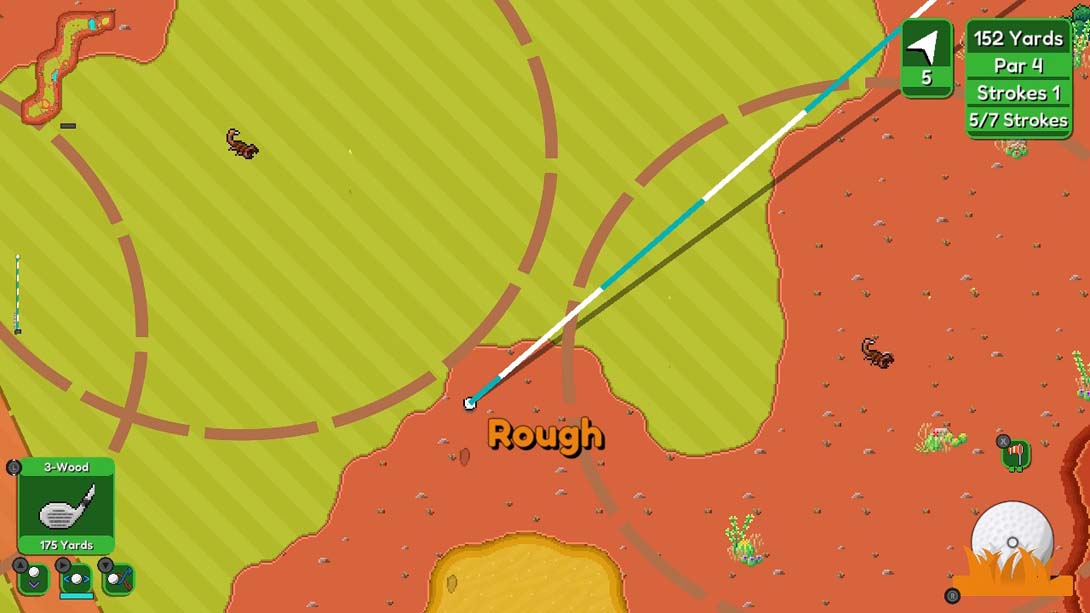Activate the curved shot ball icon
The image size is (1090, 613).
[118, 578]
